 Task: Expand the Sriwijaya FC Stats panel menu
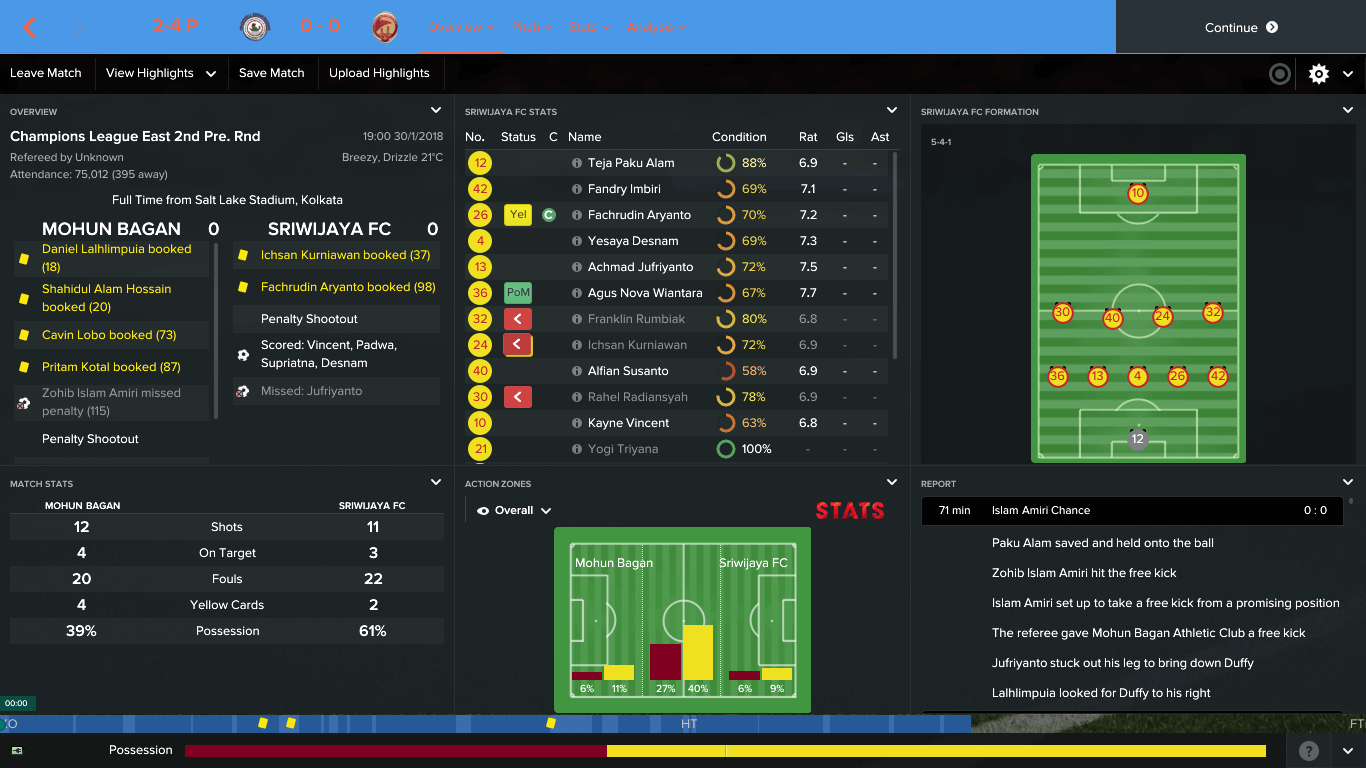coord(892,111)
